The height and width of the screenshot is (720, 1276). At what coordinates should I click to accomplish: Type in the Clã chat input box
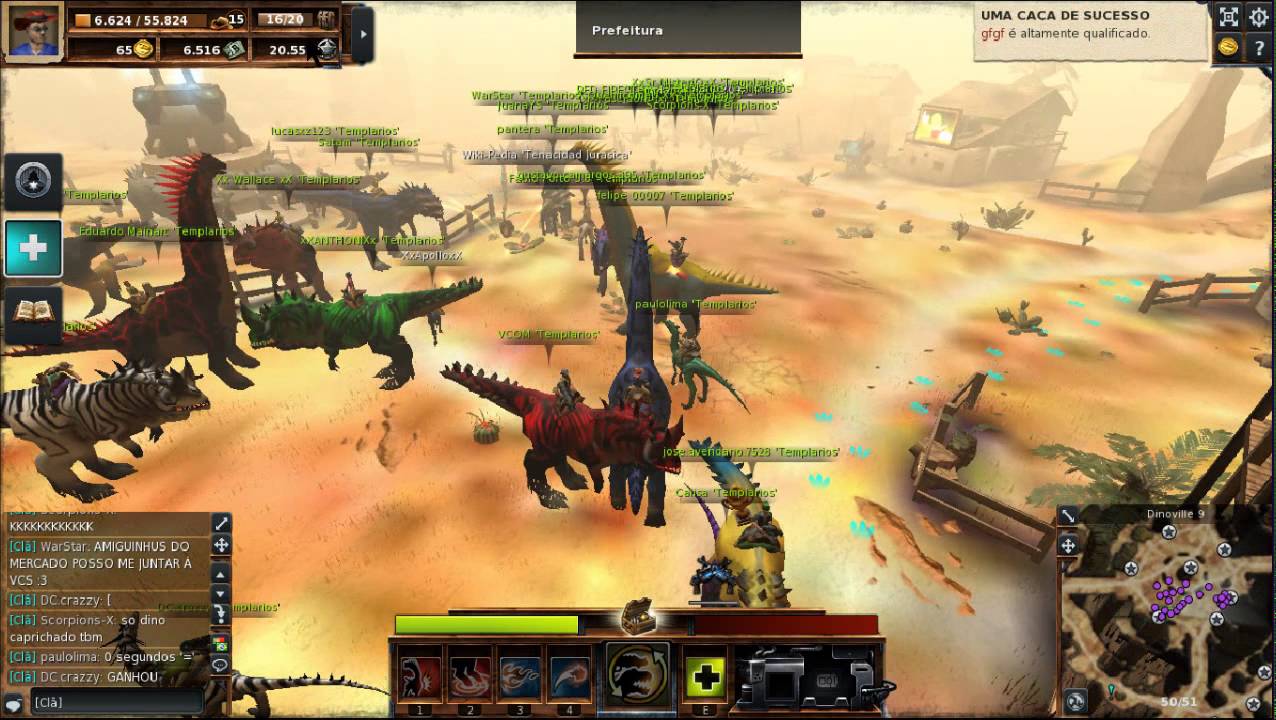click(x=115, y=702)
